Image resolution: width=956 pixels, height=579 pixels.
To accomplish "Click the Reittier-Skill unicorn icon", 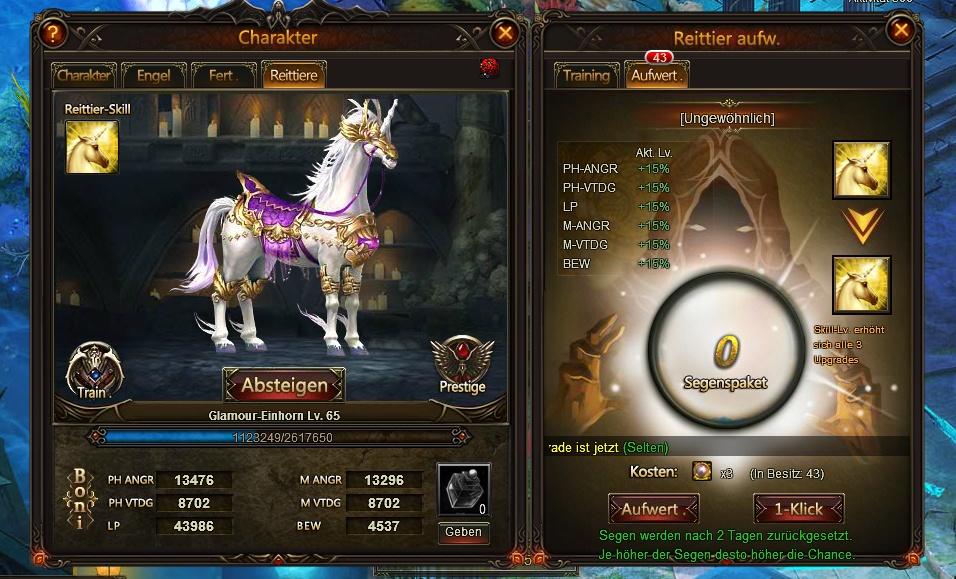I will coord(92,147).
